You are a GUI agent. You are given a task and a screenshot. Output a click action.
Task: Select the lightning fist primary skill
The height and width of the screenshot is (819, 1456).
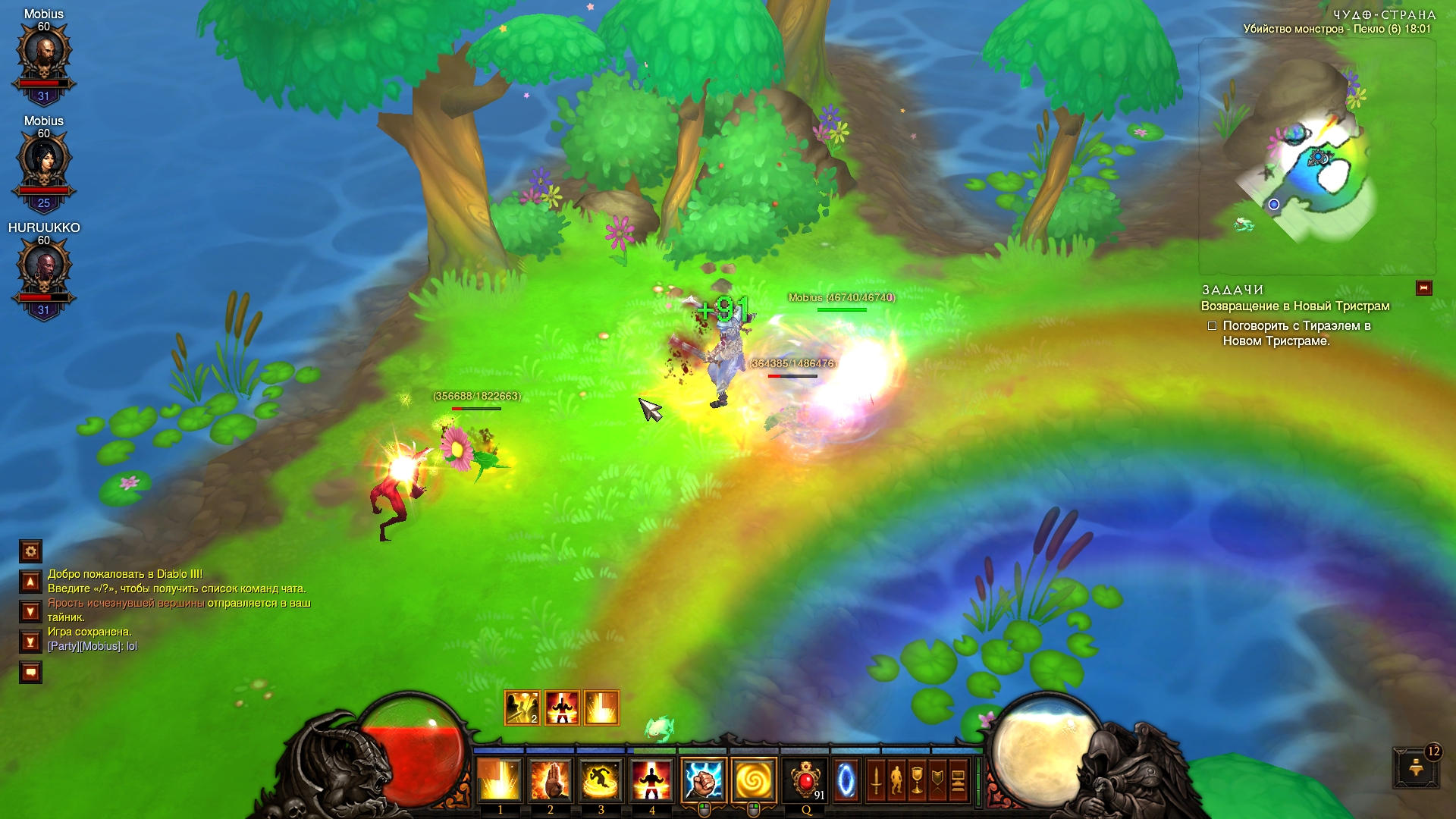point(704,780)
